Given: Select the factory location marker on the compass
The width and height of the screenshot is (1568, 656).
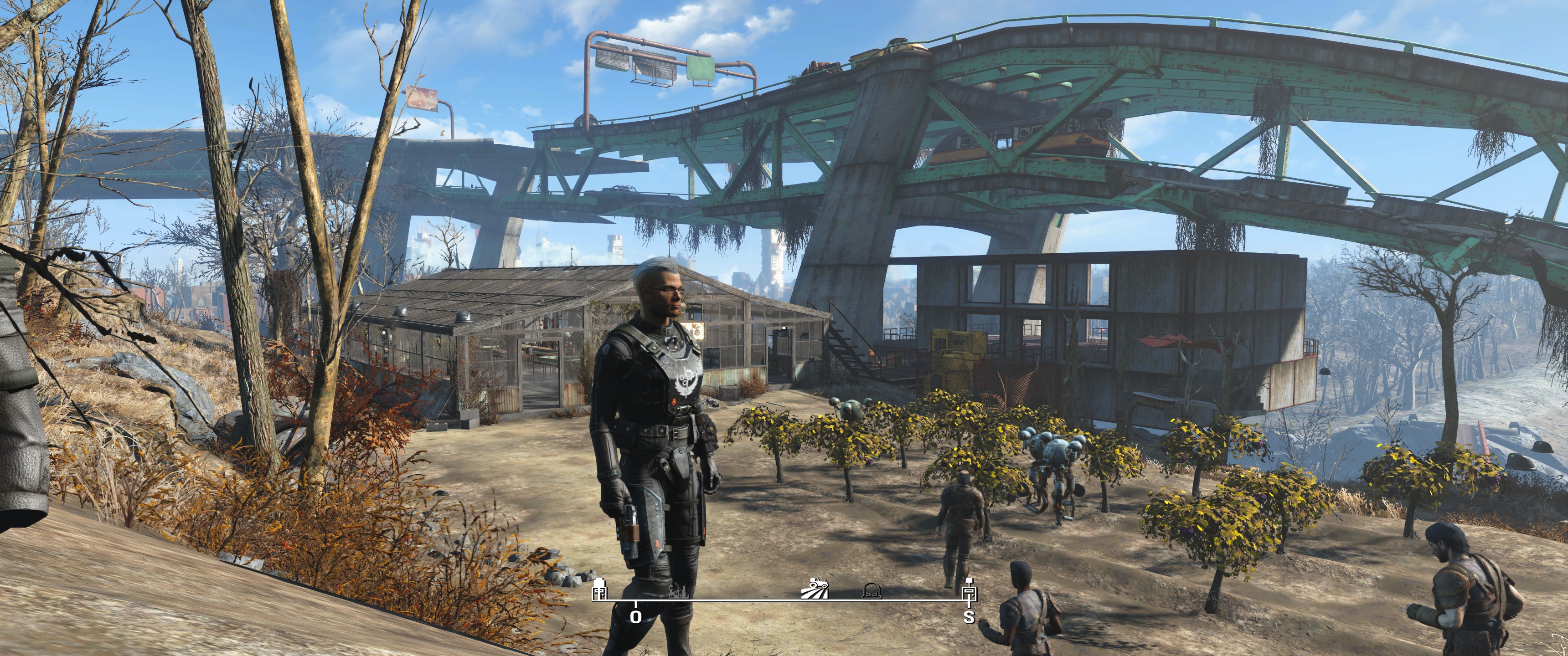Looking at the screenshot, I should pos(679,589).
